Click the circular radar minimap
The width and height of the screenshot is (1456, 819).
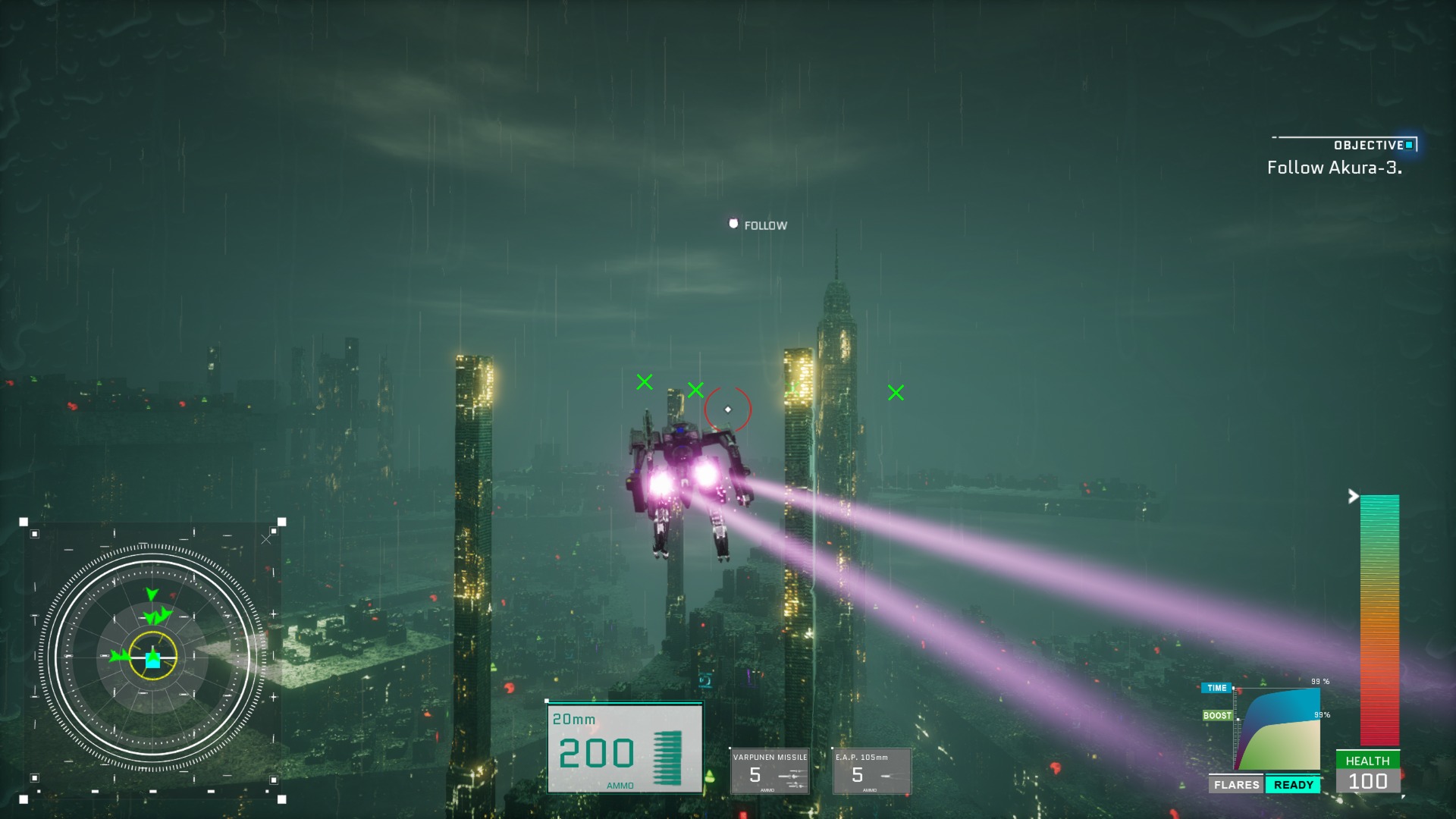(152, 658)
